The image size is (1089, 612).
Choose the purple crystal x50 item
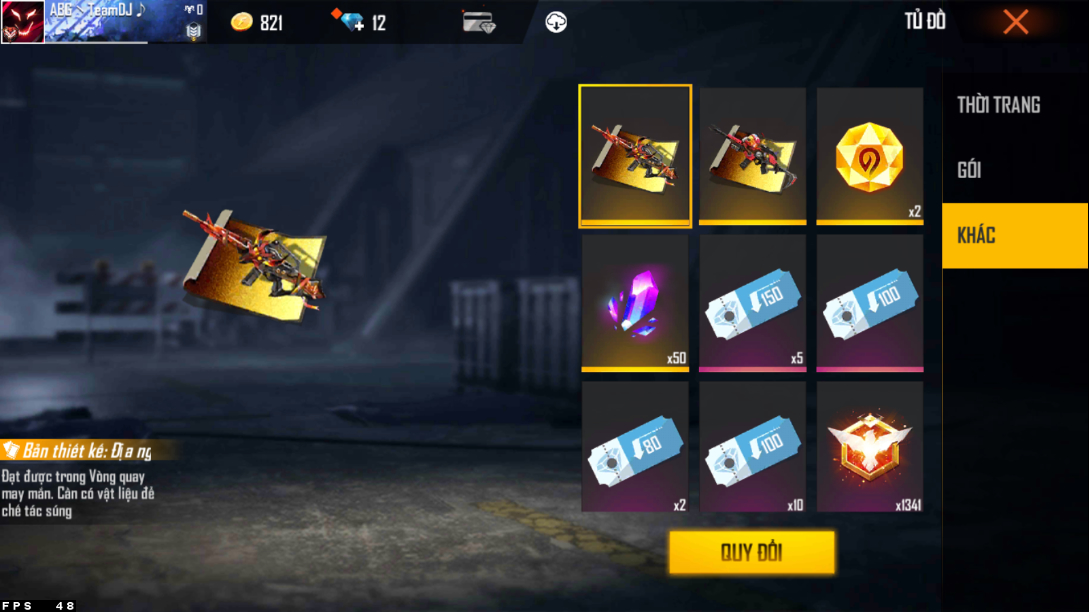click(x=635, y=301)
